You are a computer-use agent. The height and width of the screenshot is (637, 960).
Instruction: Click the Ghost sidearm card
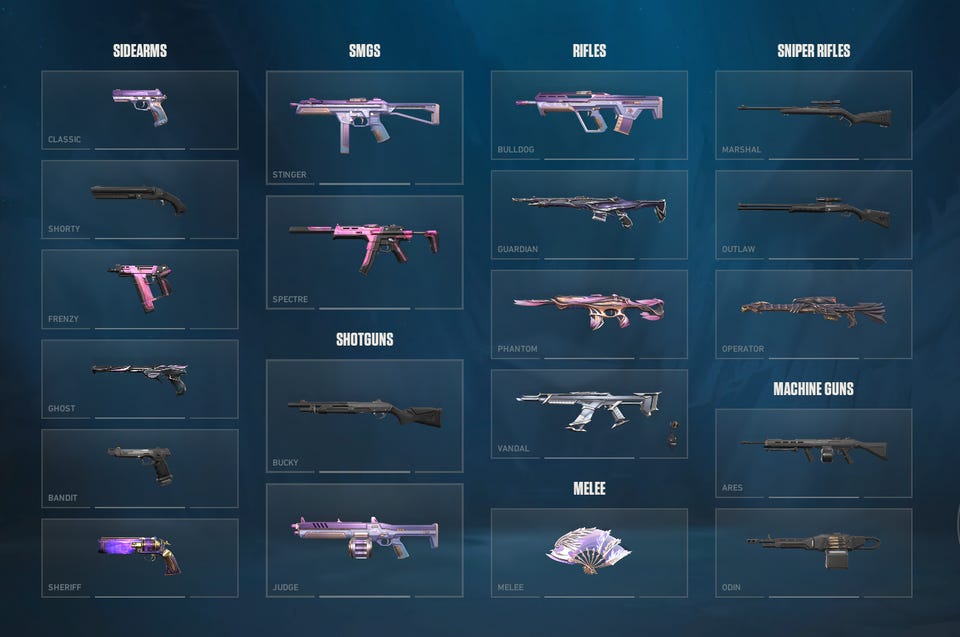point(140,378)
